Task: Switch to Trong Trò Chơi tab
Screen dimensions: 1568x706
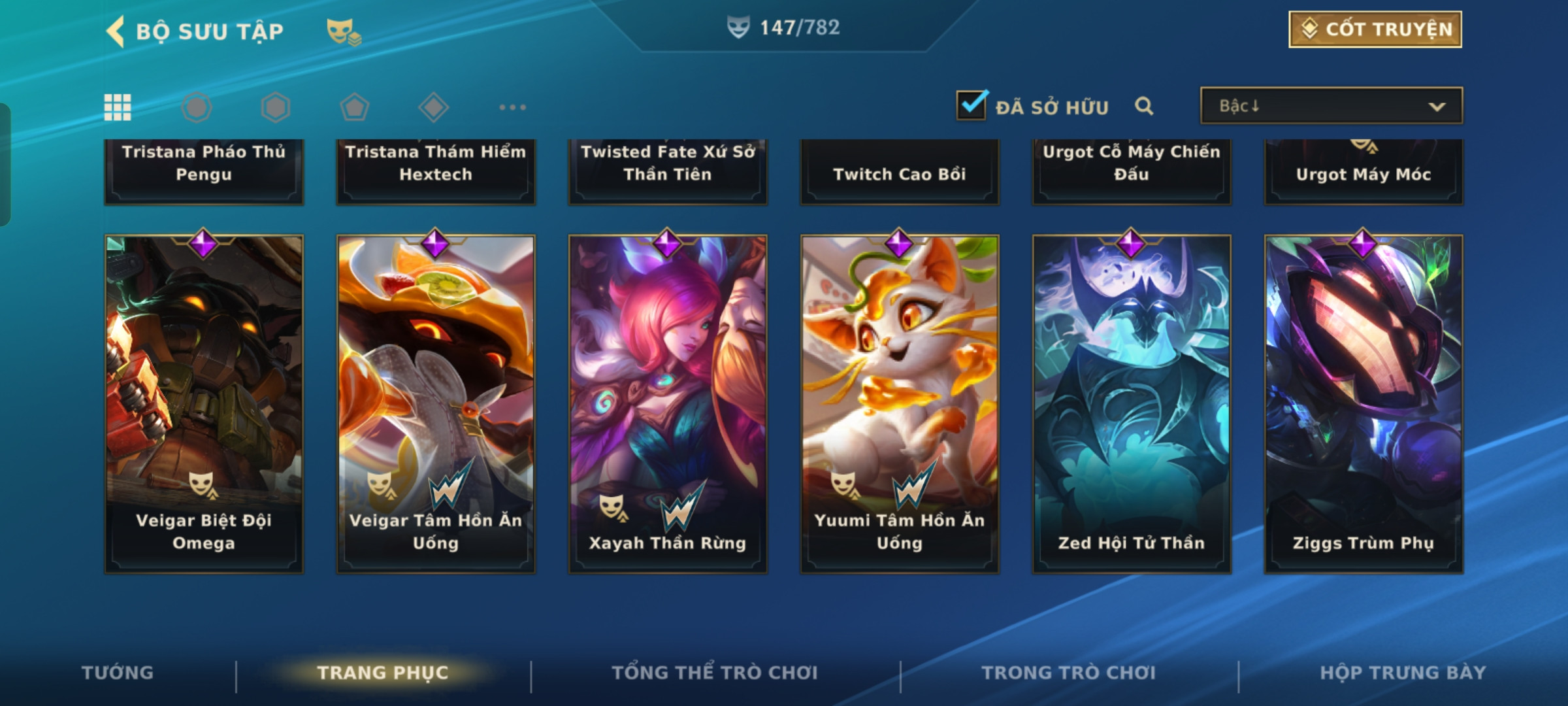Action: tap(1069, 673)
